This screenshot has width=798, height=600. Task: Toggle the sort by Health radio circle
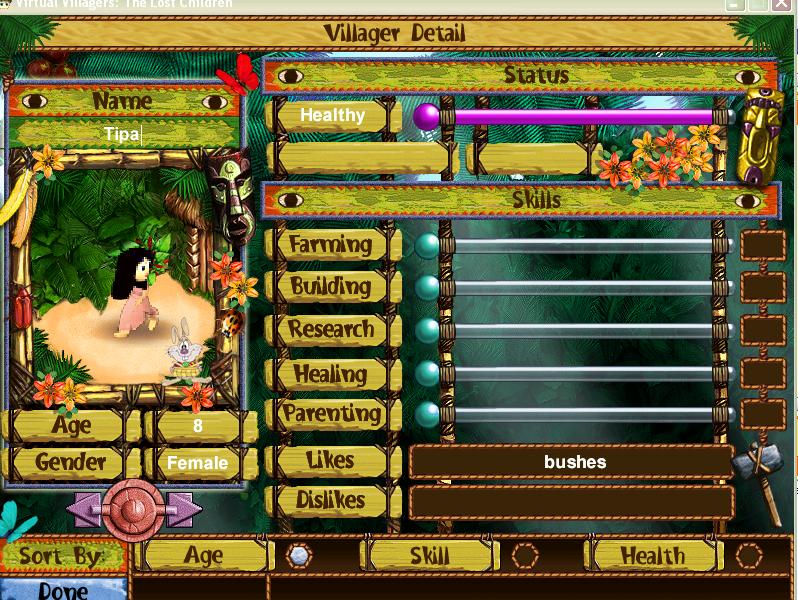[749, 556]
